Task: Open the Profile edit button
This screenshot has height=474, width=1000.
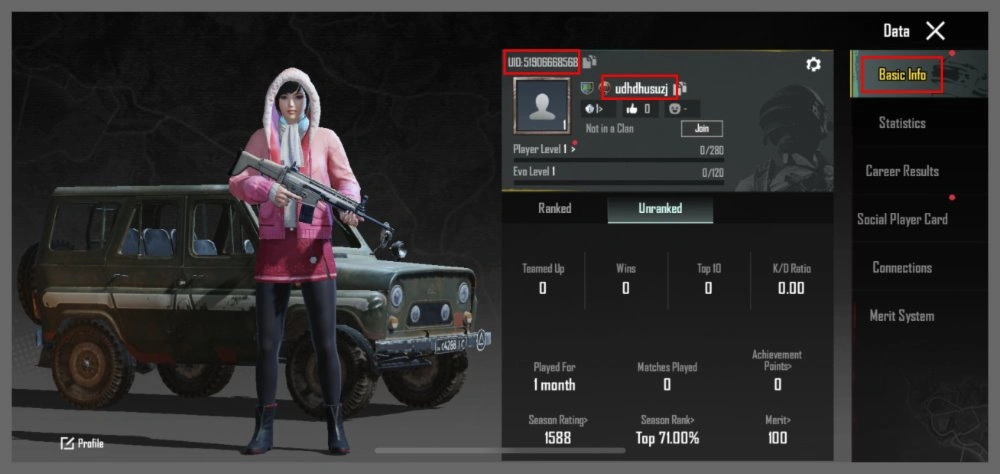Action: point(82,443)
